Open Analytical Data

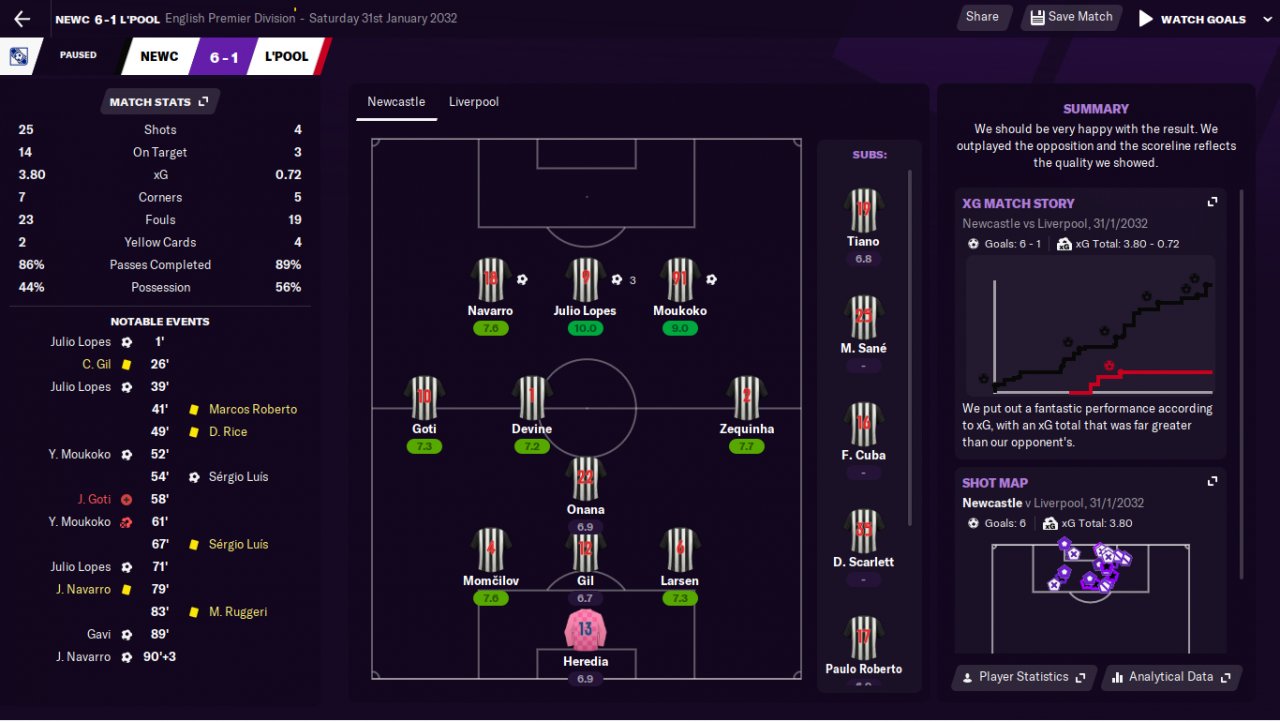[1172, 677]
